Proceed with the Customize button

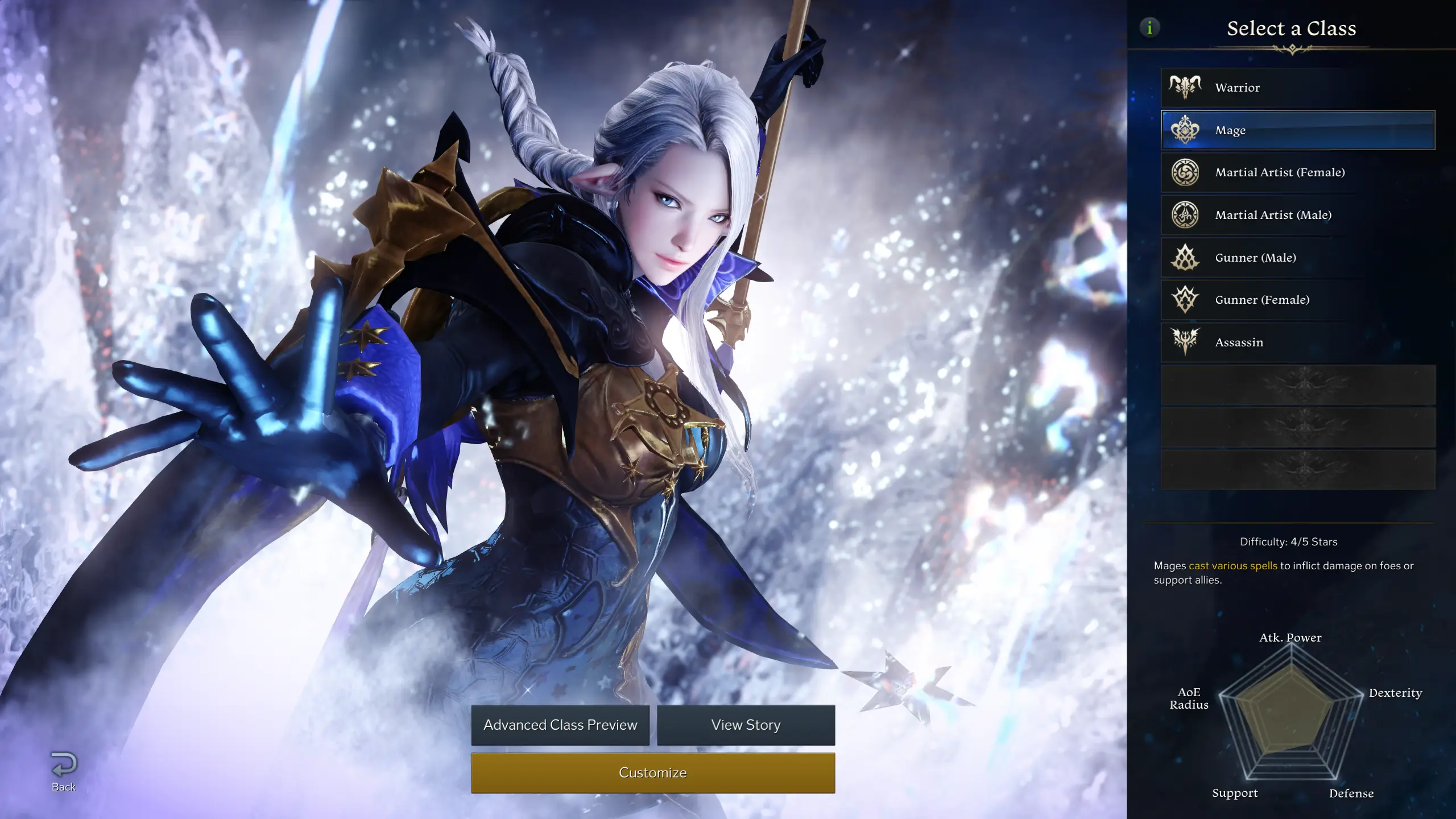tap(653, 773)
